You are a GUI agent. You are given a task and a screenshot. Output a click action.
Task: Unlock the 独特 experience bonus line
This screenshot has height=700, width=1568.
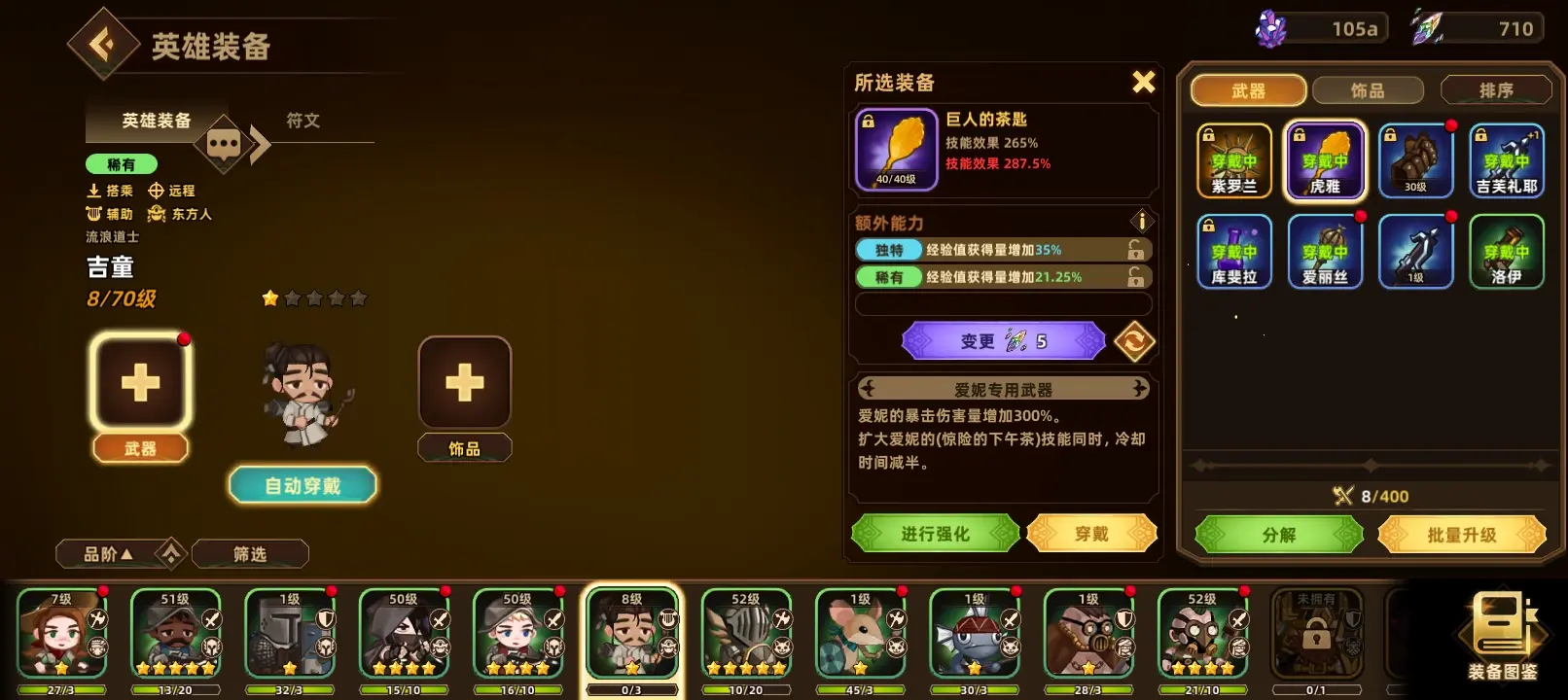pos(1134,249)
